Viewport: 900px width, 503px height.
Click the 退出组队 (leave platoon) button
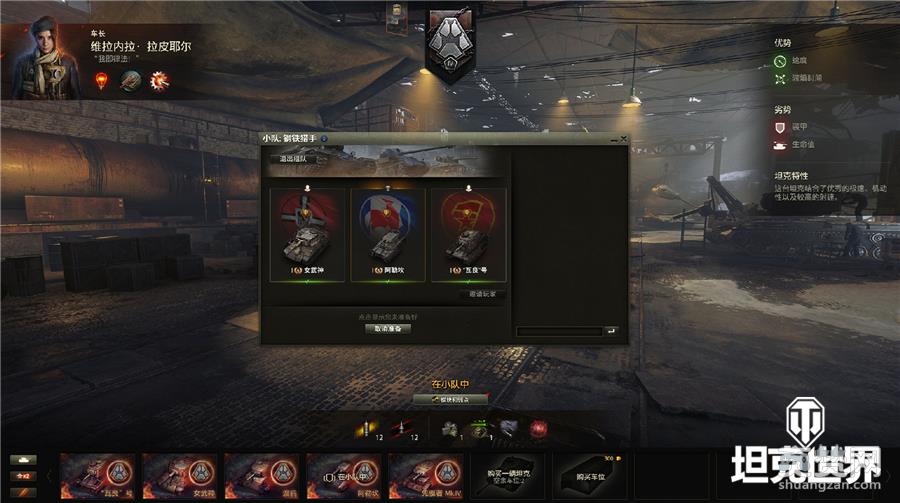[x=293, y=158]
